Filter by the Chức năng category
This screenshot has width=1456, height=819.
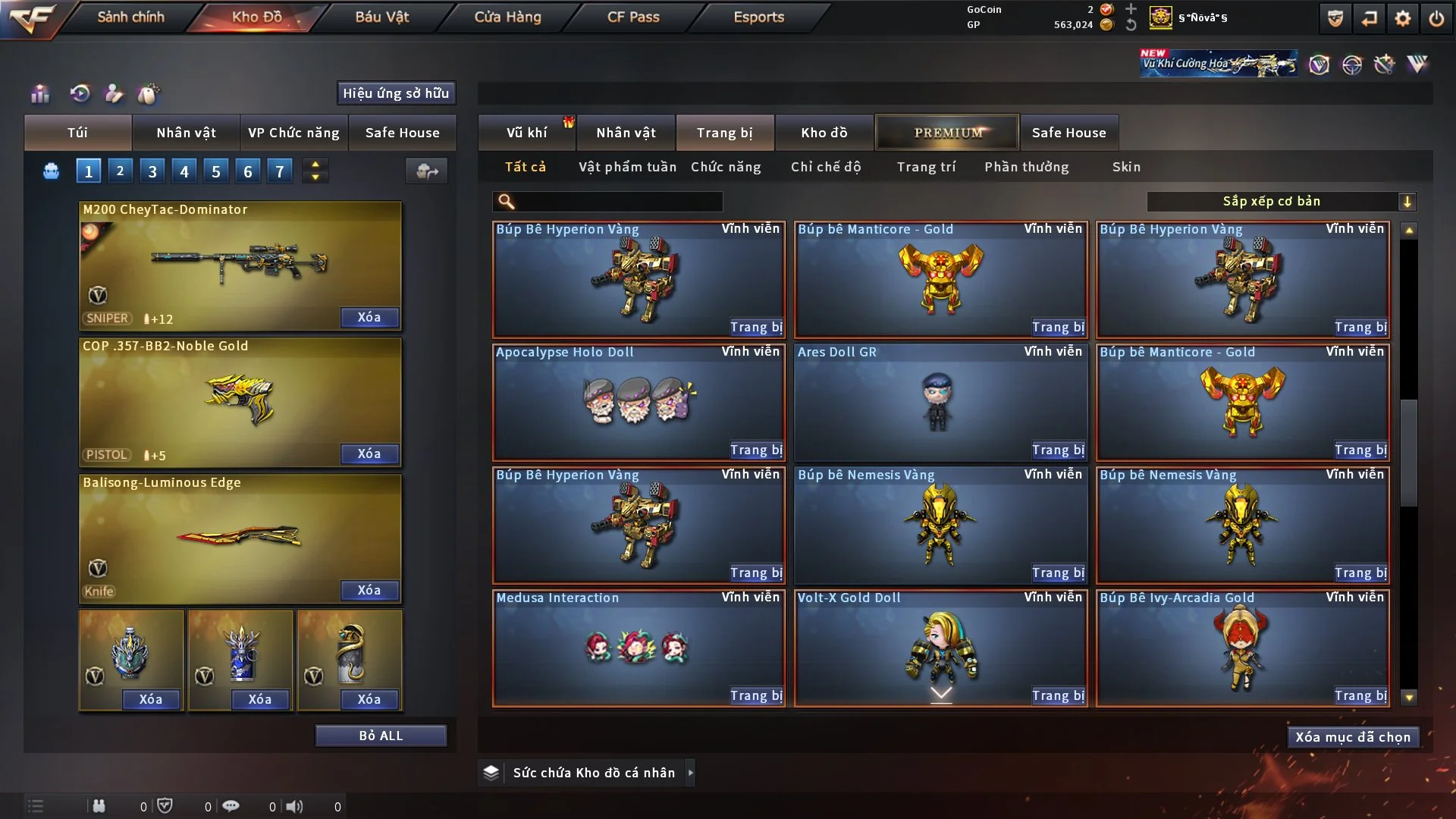point(726,167)
